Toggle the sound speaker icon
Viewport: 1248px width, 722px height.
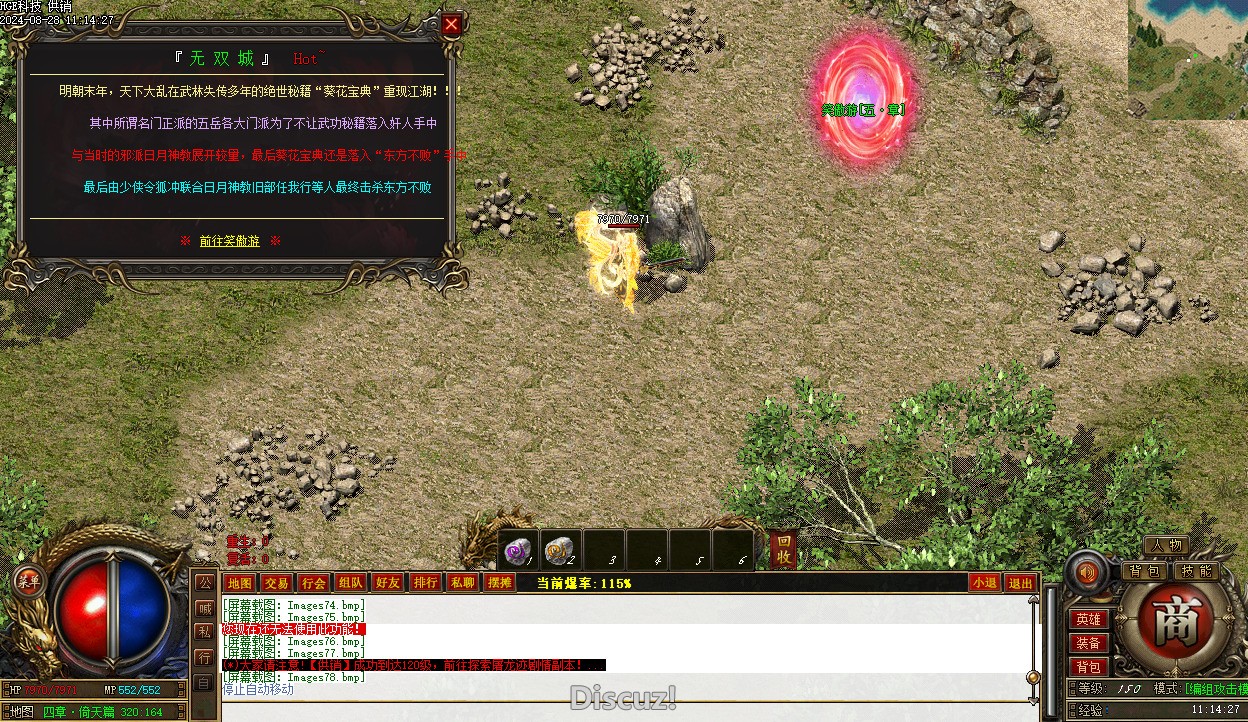click(x=1086, y=571)
